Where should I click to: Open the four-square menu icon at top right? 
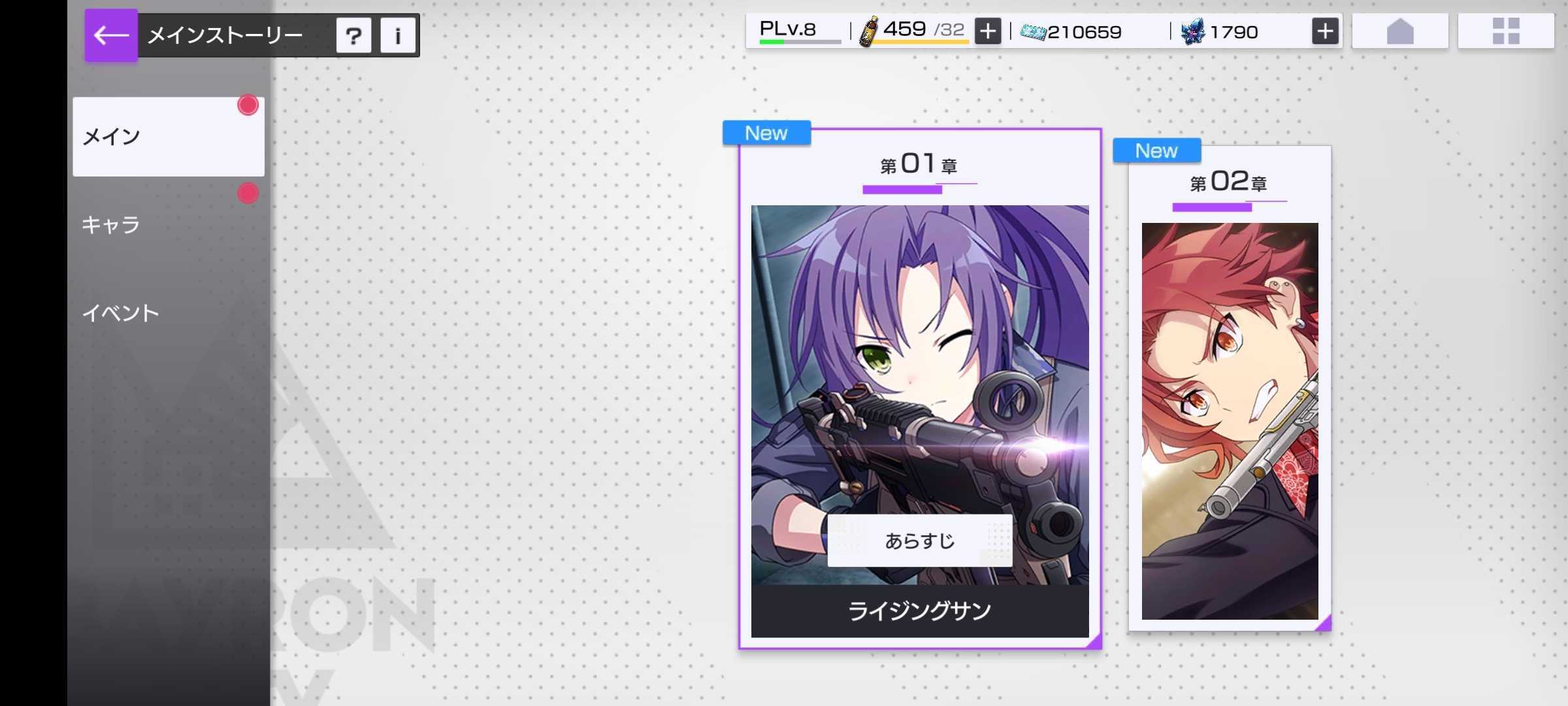(1505, 30)
